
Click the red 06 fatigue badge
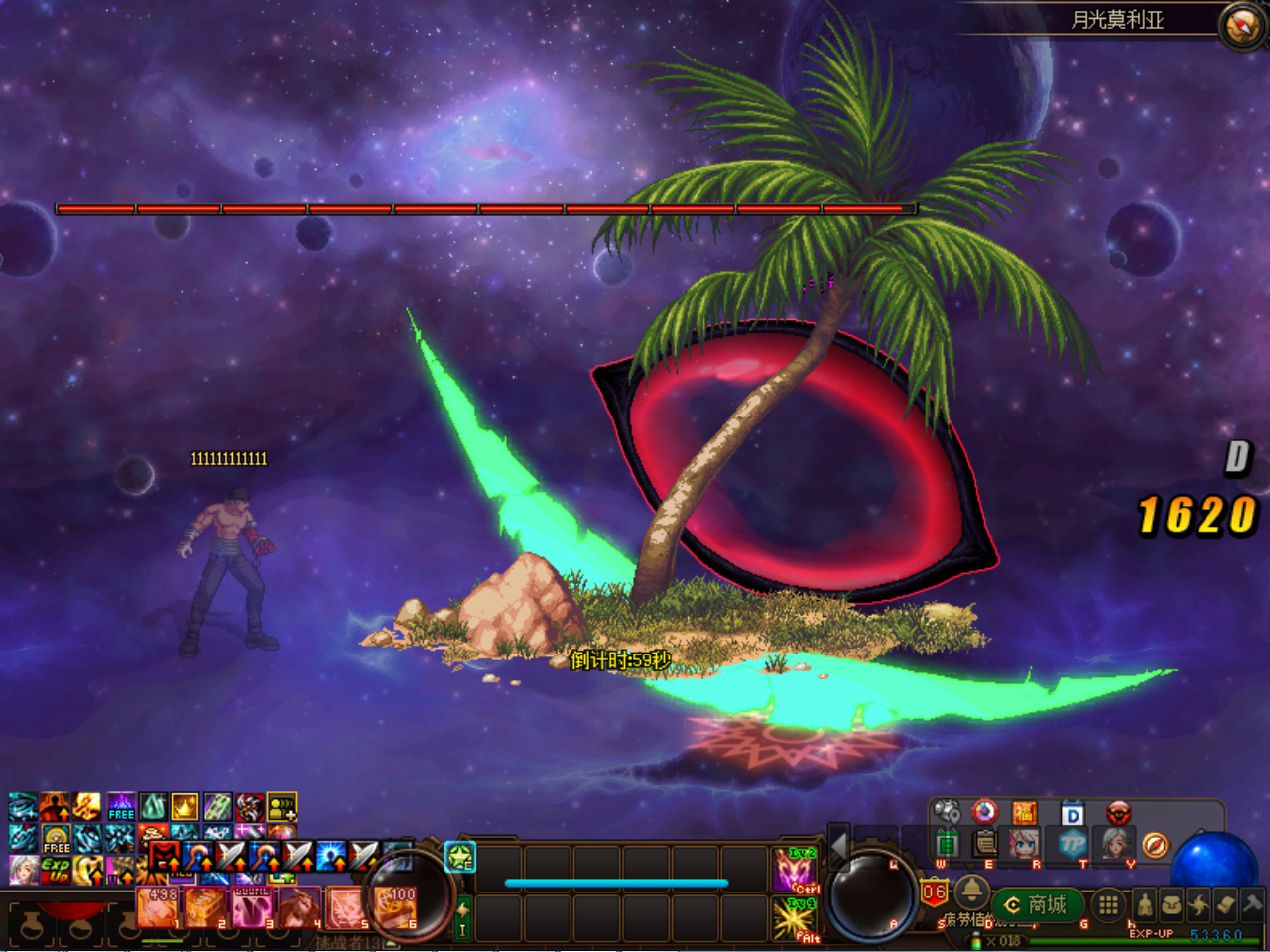pos(934,892)
